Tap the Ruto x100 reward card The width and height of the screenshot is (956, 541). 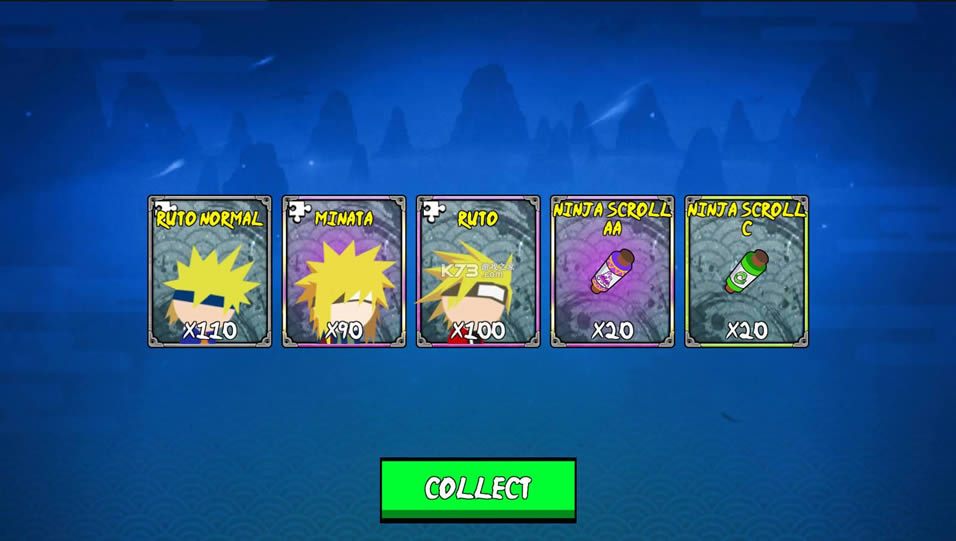[x=478, y=272]
